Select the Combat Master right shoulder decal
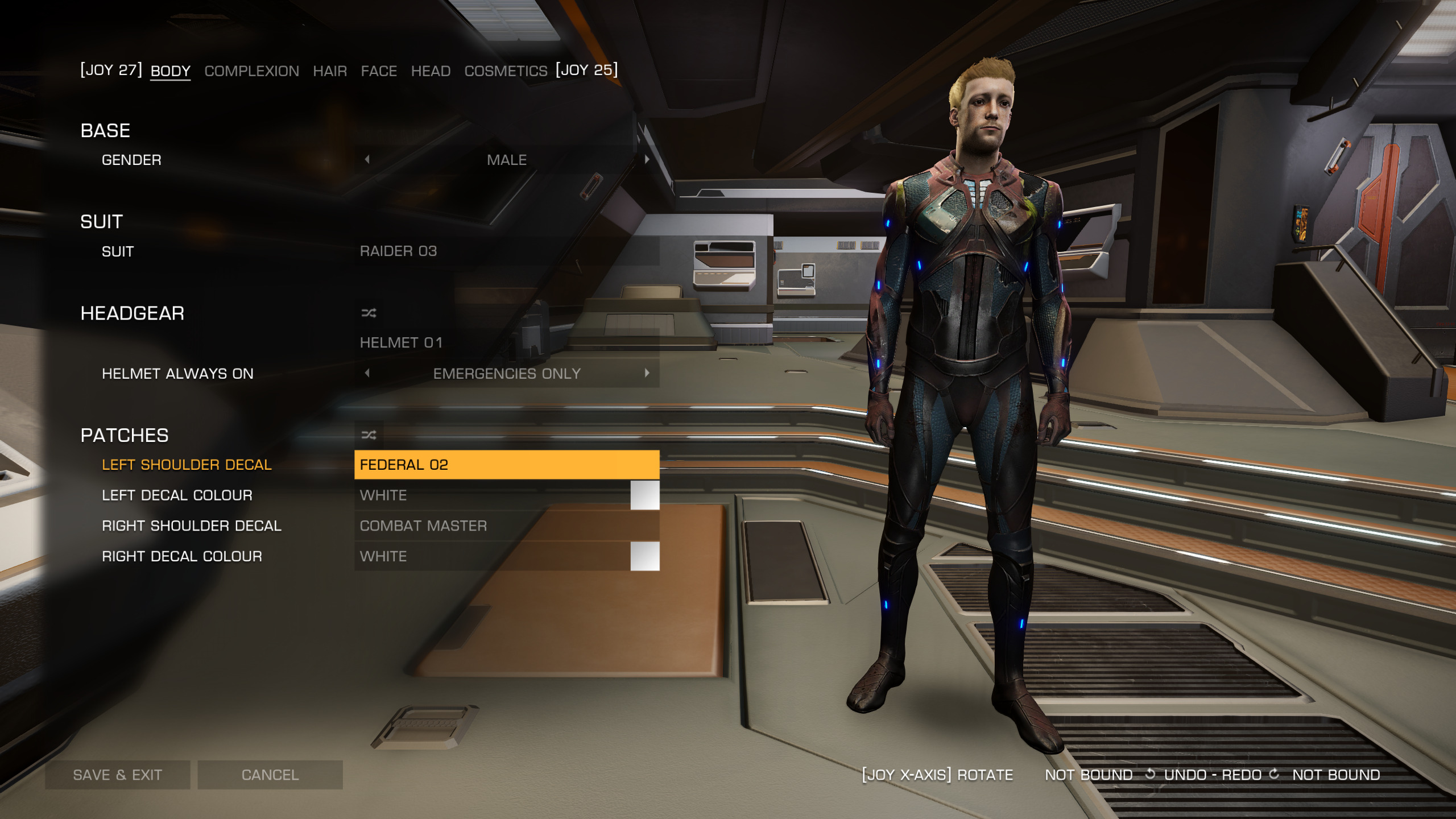This screenshot has height=819, width=1456. [506, 526]
